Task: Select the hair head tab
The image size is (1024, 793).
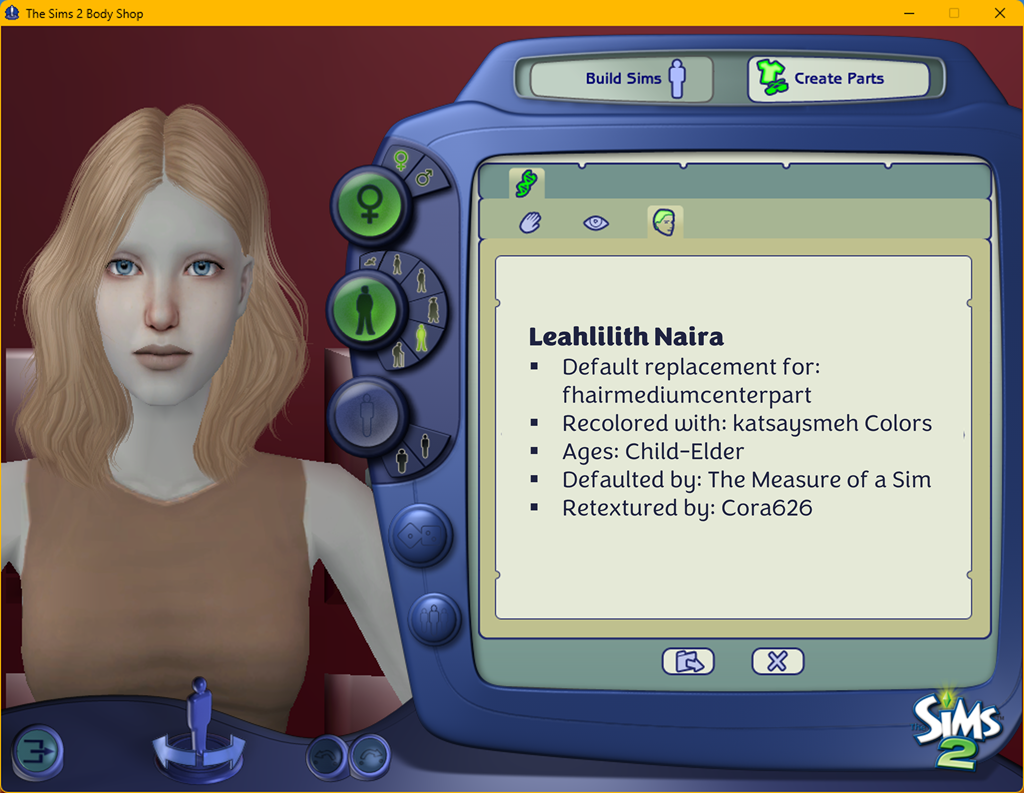Action: click(x=664, y=222)
